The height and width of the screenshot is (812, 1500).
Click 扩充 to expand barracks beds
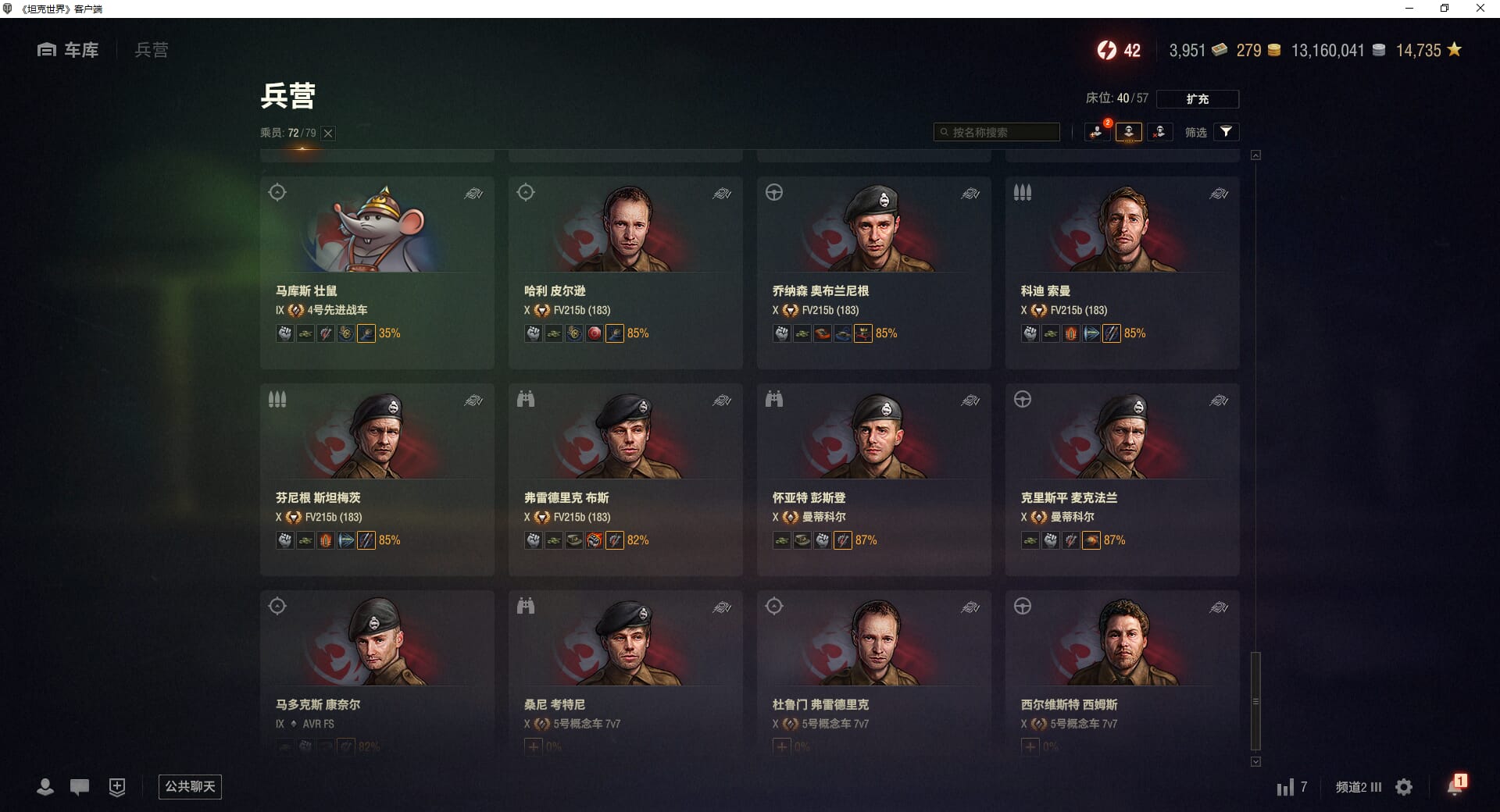tap(1197, 99)
